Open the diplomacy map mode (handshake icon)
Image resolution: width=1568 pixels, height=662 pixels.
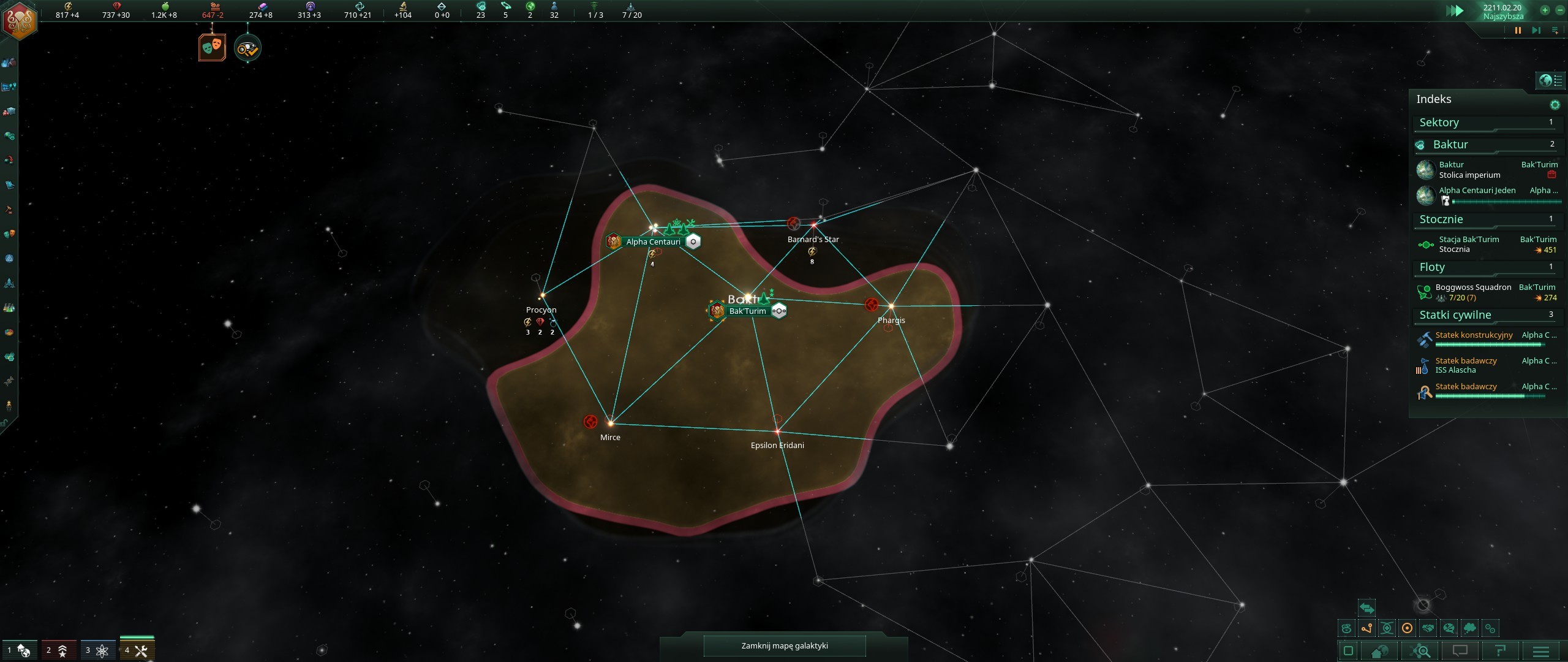(1428, 628)
